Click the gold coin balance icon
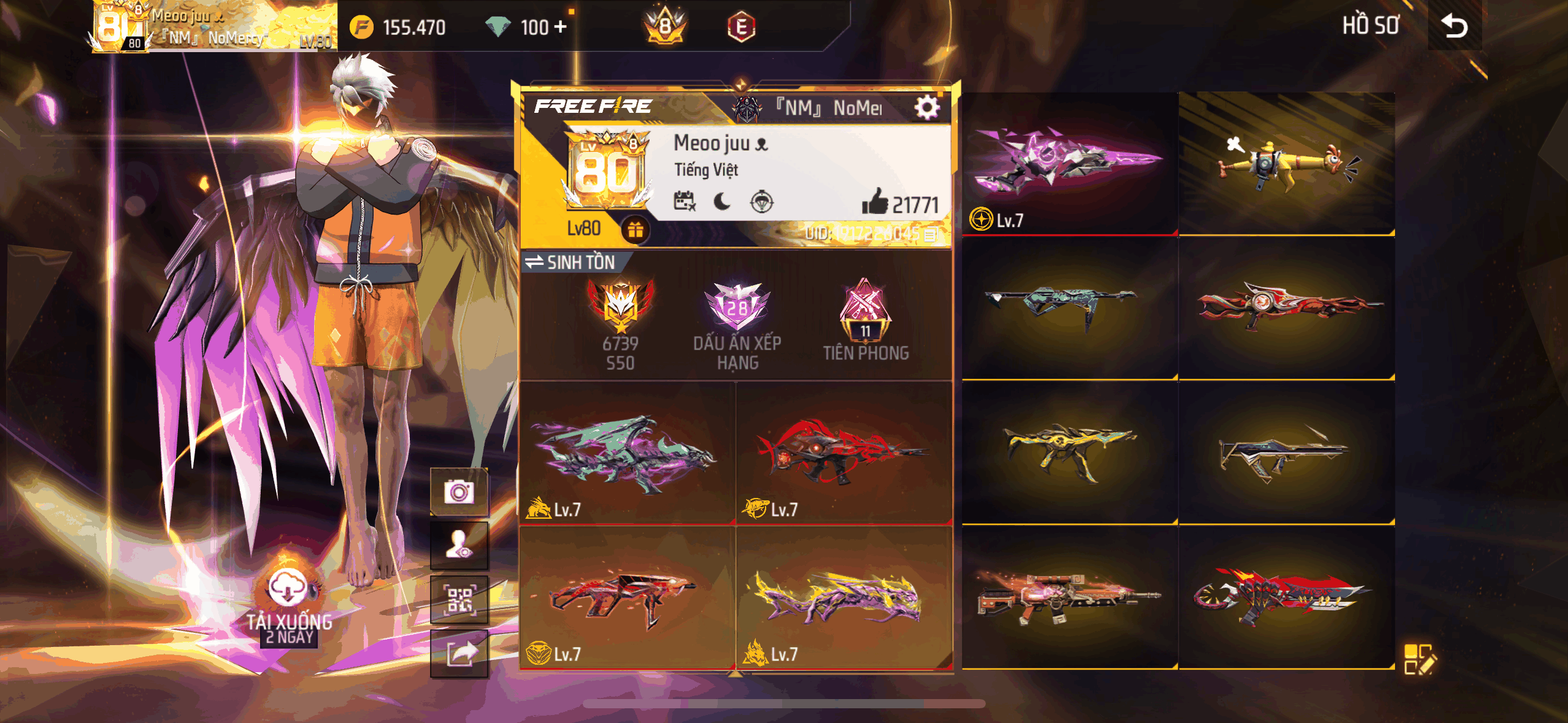 click(361, 27)
